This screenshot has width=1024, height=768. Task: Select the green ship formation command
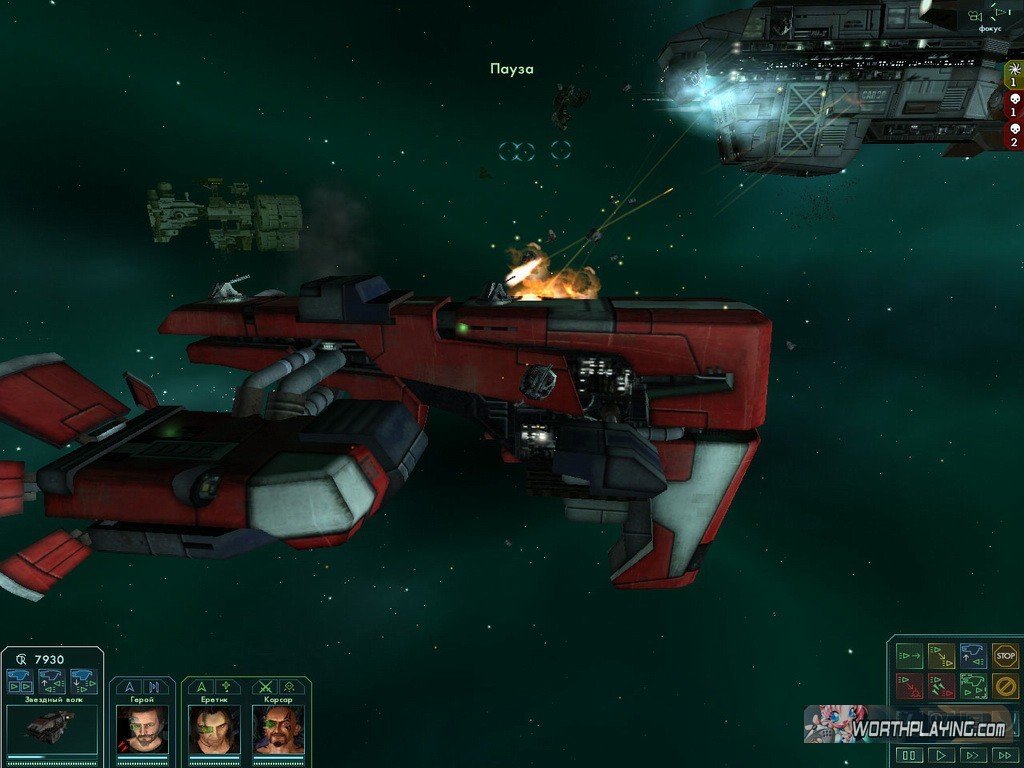[x=973, y=687]
